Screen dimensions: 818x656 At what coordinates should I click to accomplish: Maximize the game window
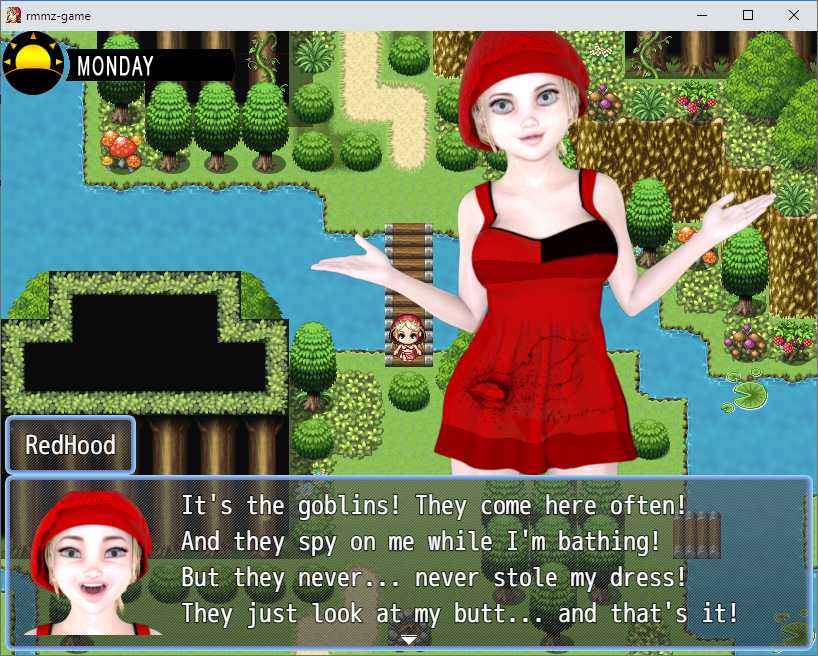(x=747, y=15)
